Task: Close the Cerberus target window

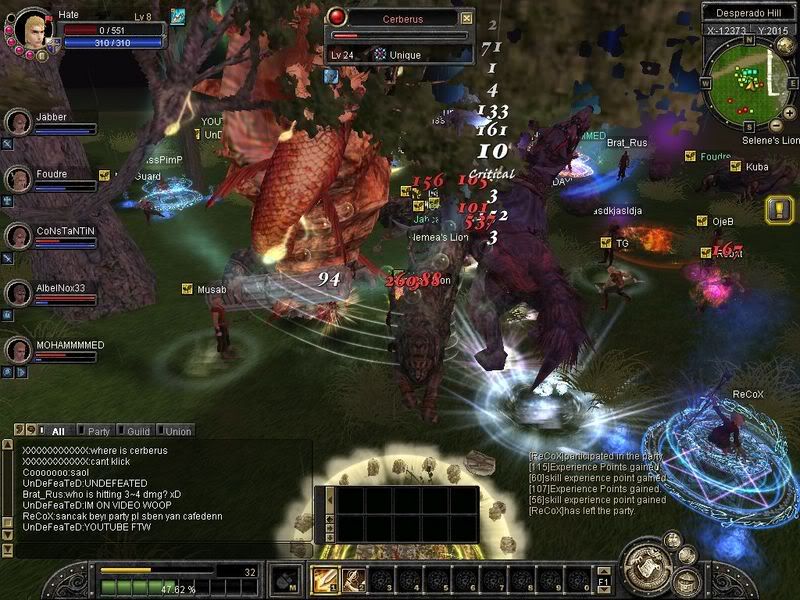Action: [x=466, y=18]
